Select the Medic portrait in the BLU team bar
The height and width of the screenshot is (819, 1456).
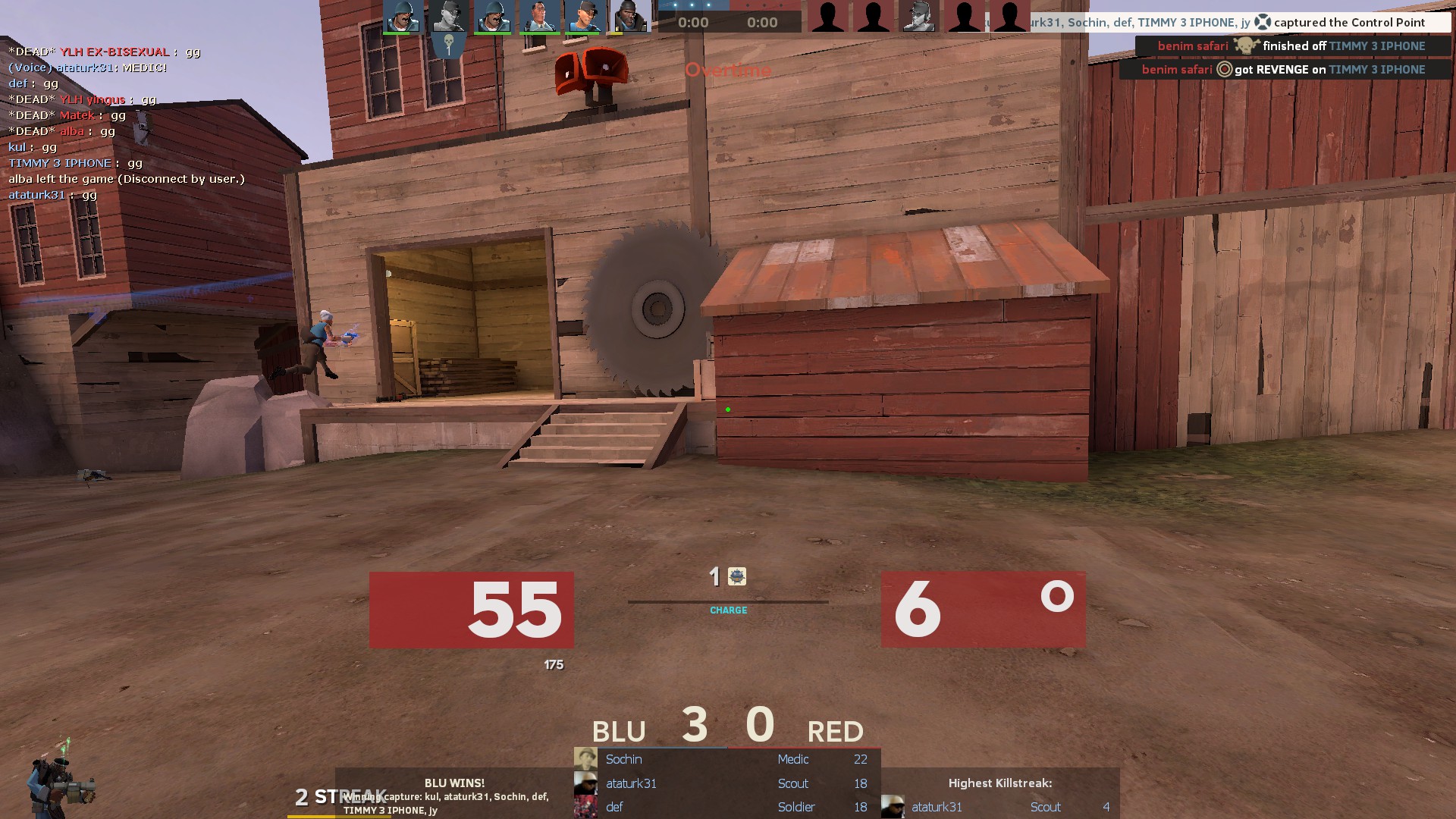tap(538, 17)
